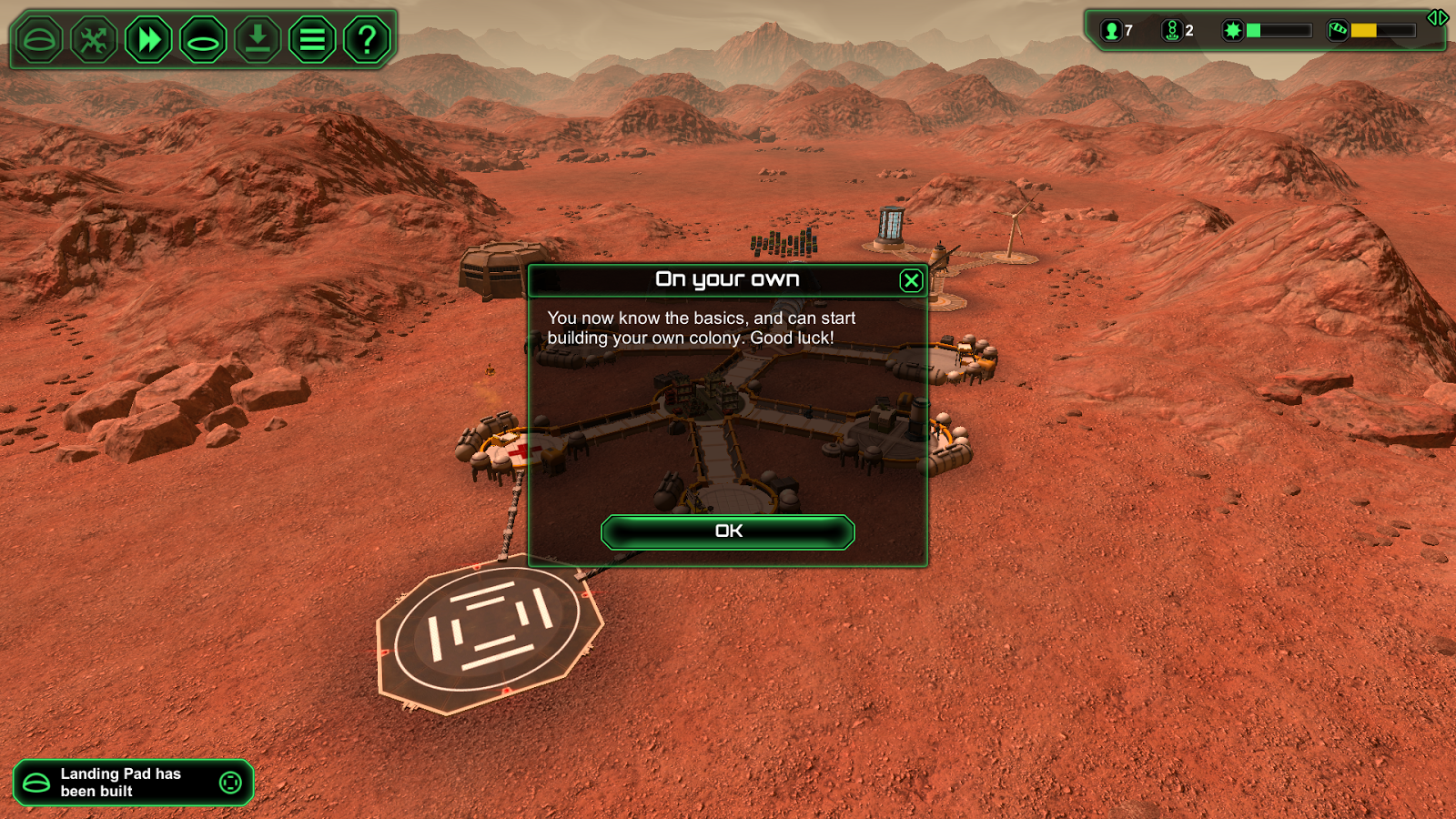
Task: Click the colonist count icon
Action: [x=1111, y=31]
